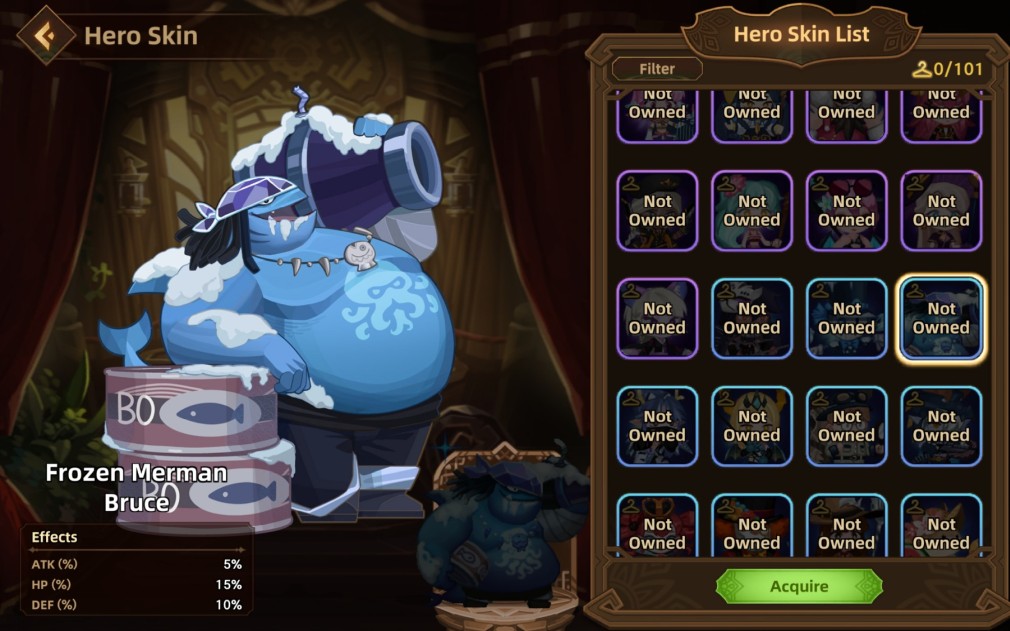Select the gold-highlighted skin thumbnail

(x=941, y=318)
